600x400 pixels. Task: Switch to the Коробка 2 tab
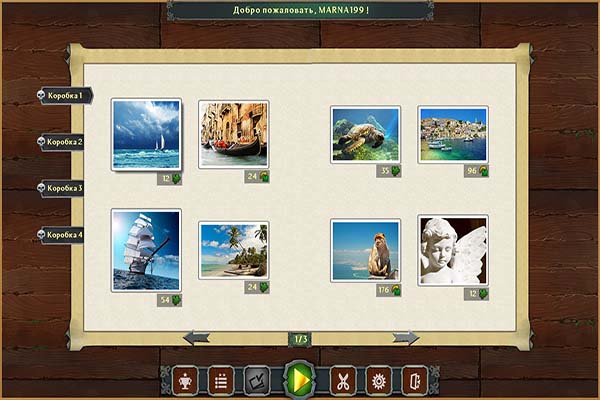[65, 142]
